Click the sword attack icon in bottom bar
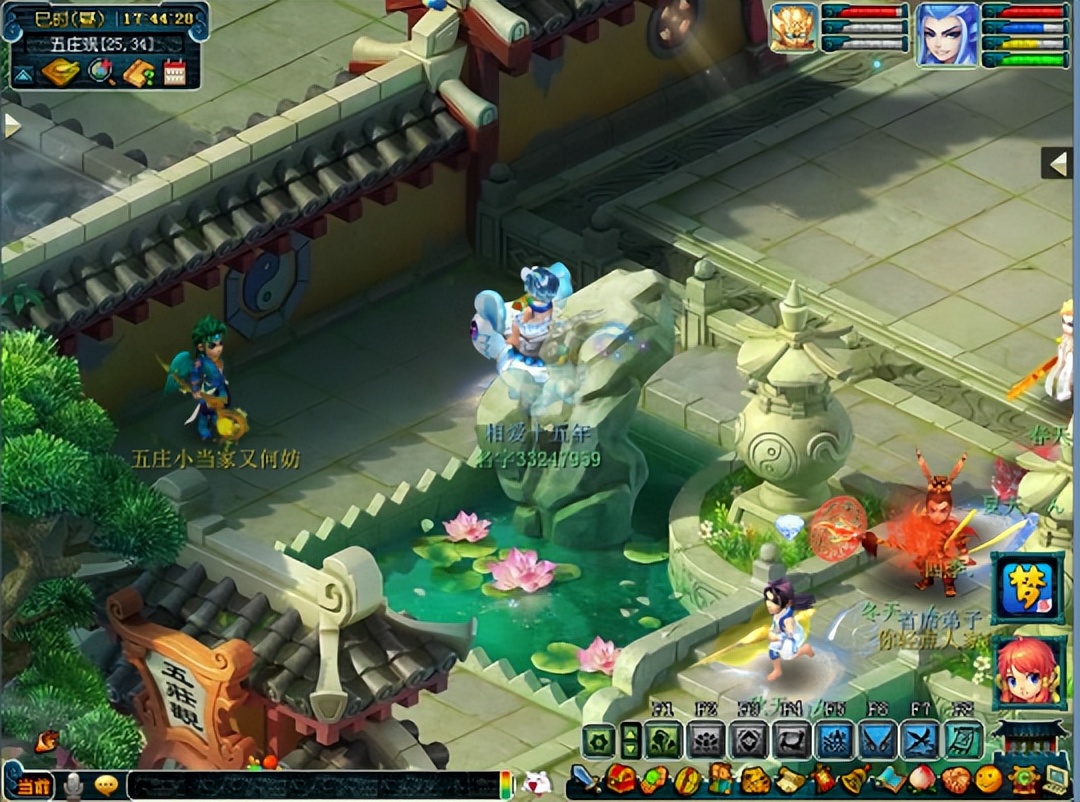 (x=584, y=780)
